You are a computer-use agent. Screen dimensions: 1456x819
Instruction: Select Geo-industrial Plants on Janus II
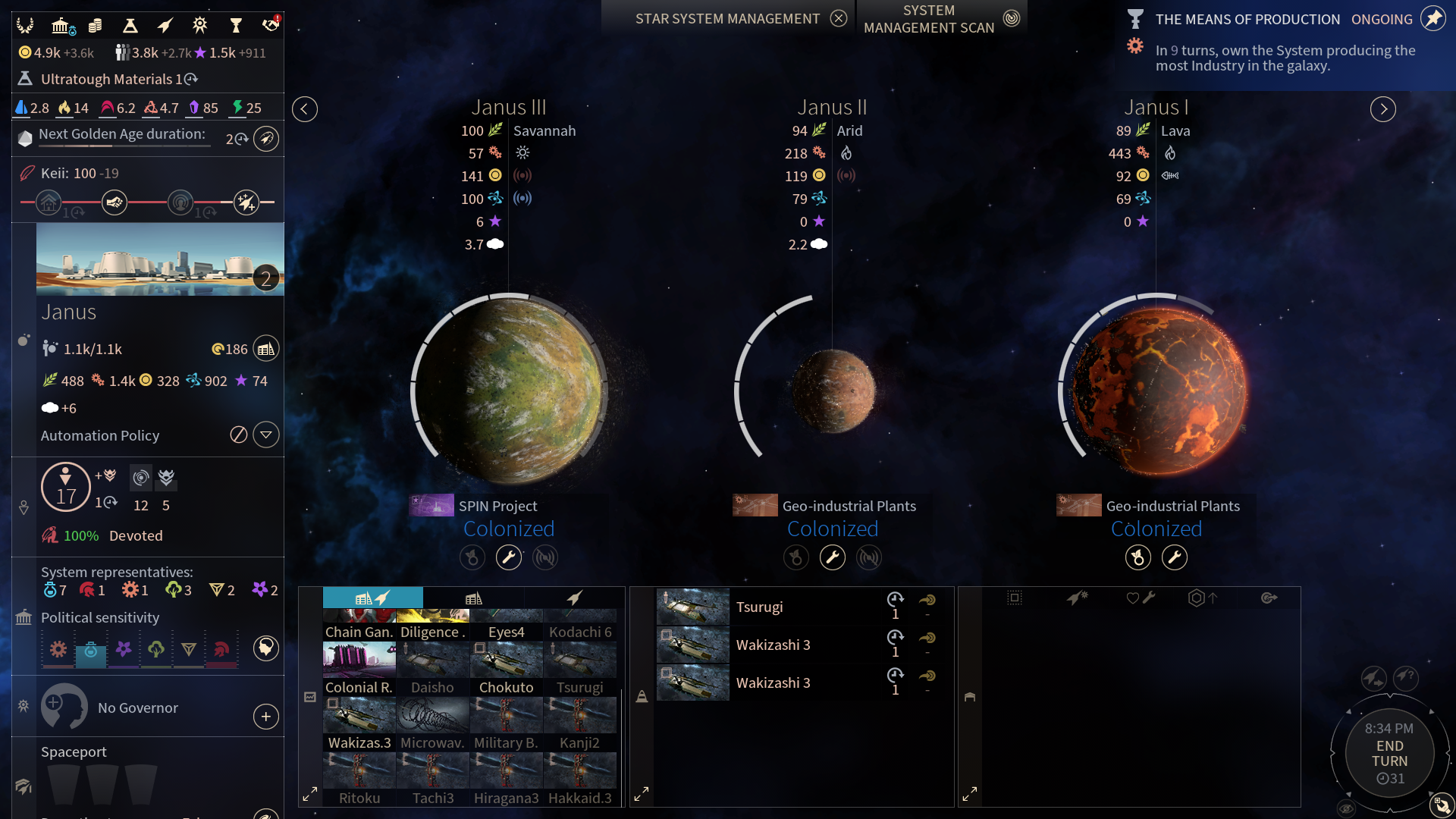coord(848,506)
